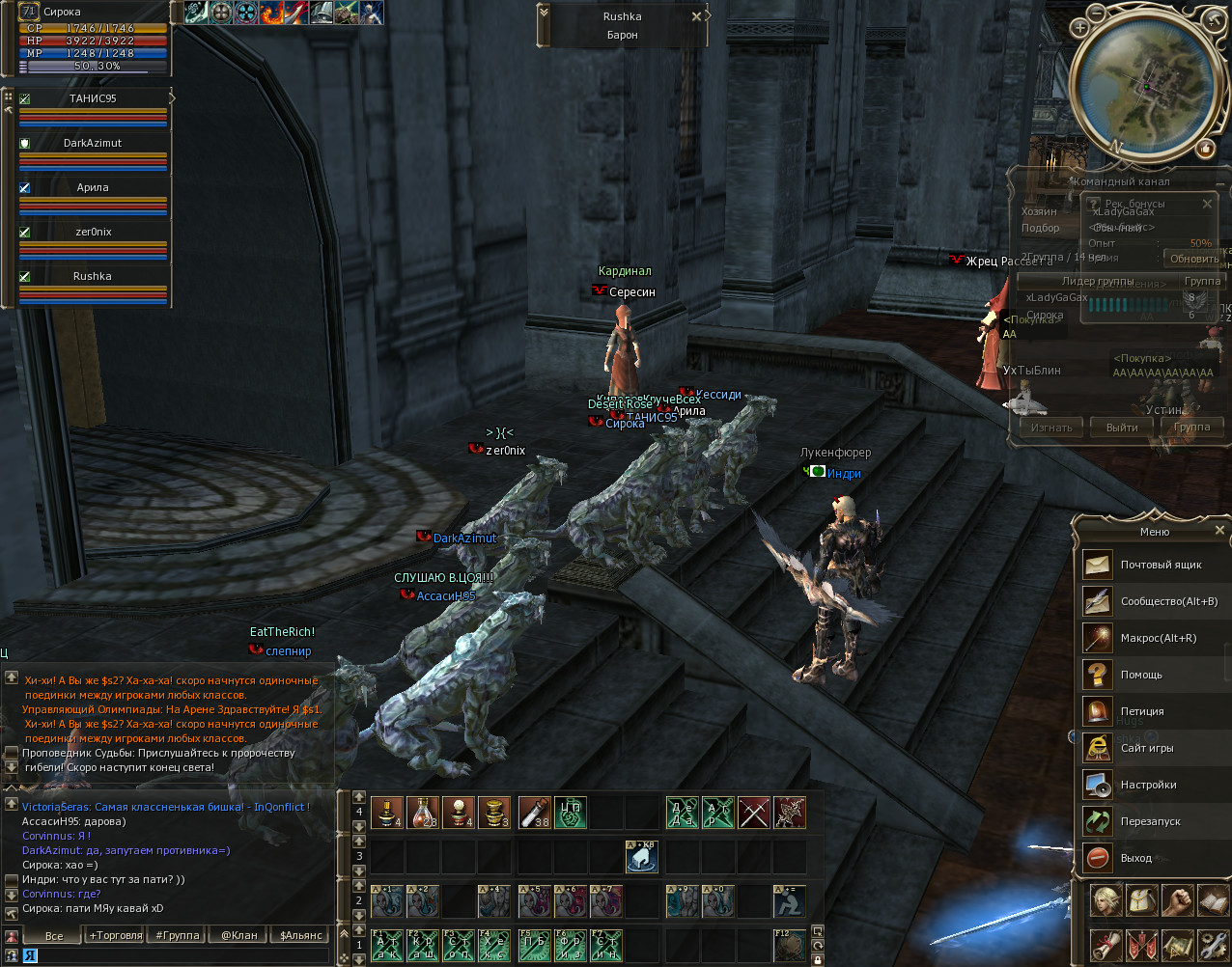Use the crossed swords skill on hotbar
This screenshot has height=967, width=1232.
pos(754,814)
